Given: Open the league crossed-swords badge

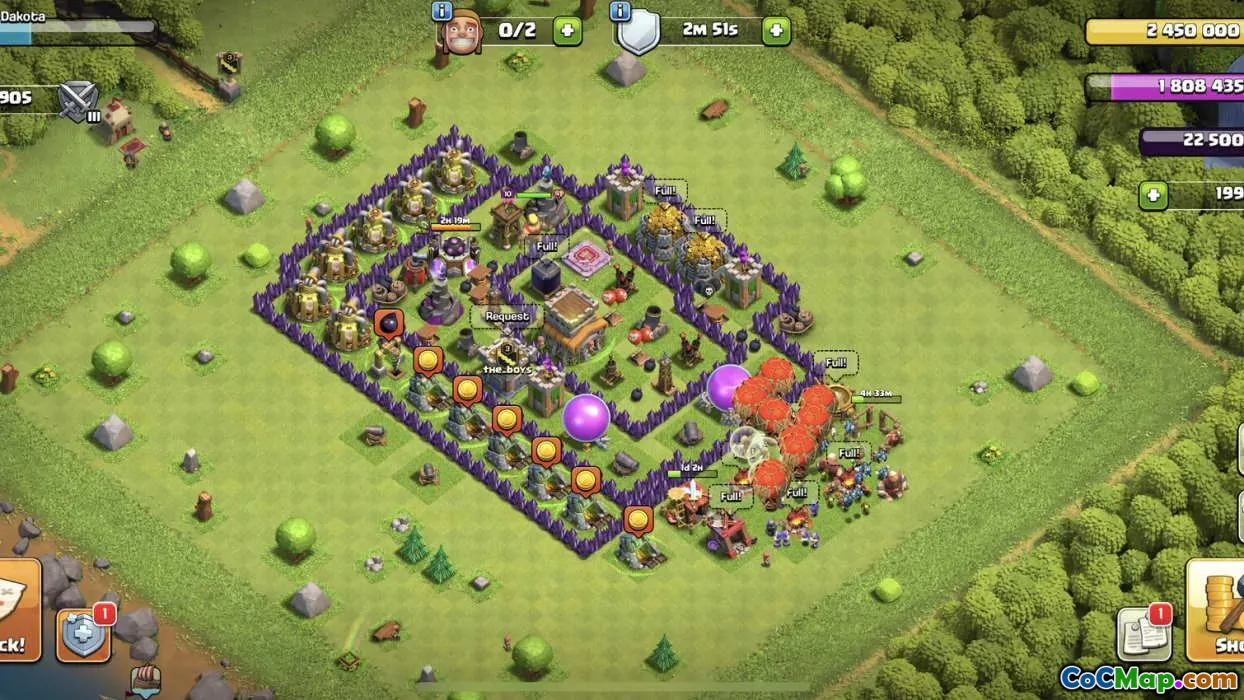Looking at the screenshot, I should click(x=77, y=100).
